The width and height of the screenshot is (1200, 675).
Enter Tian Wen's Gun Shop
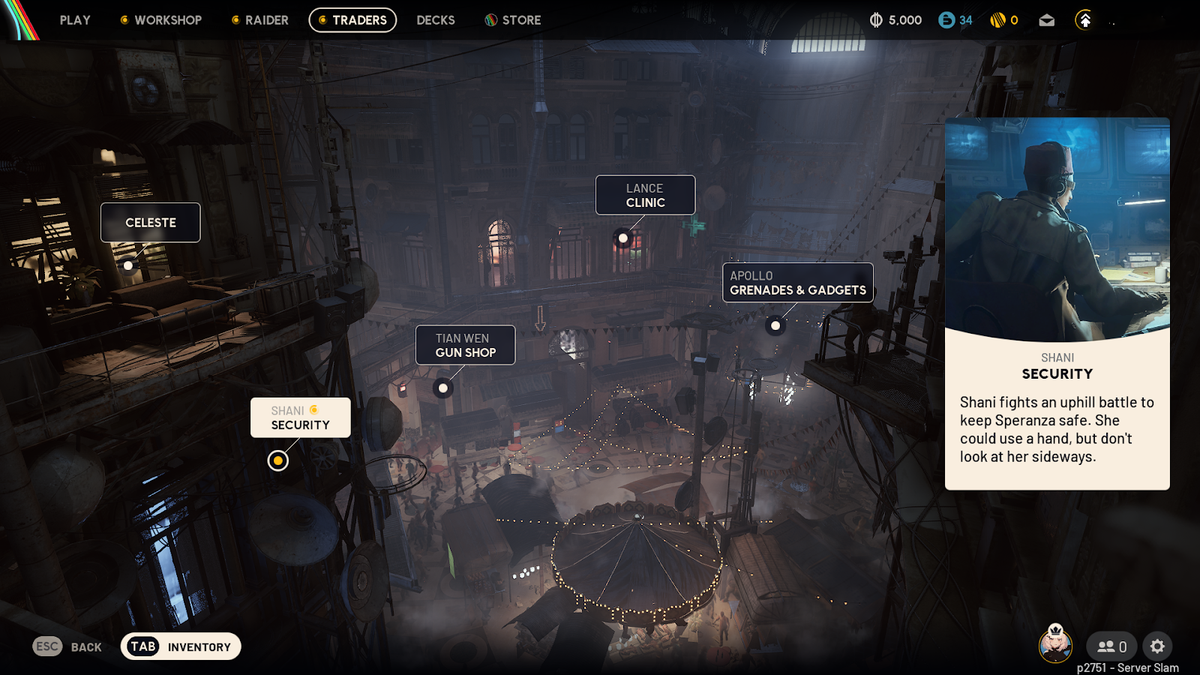click(465, 345)
